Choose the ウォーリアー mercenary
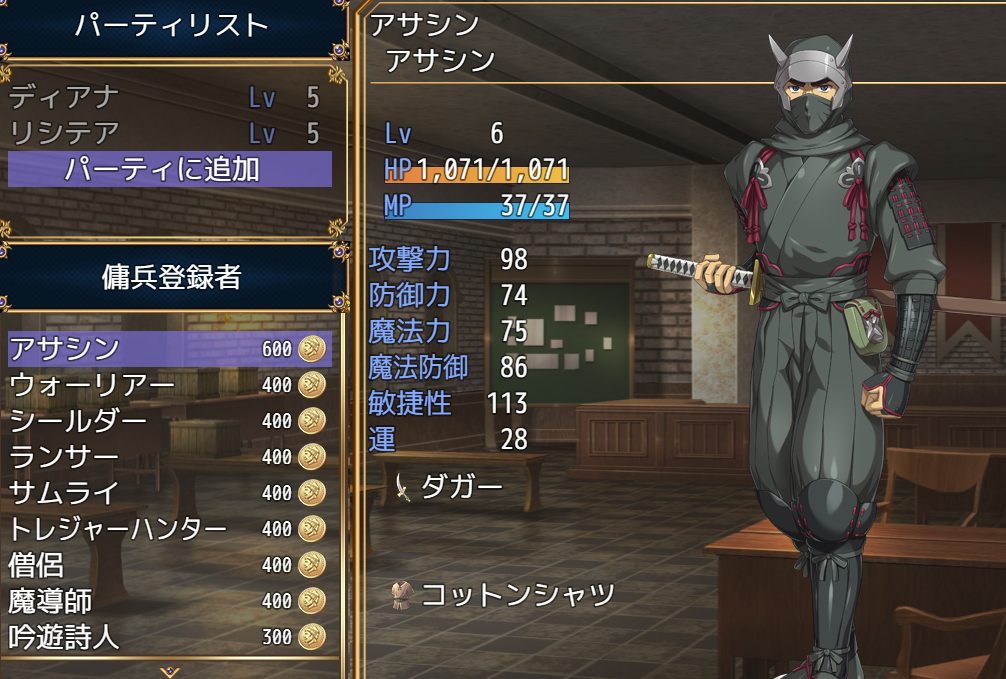The width and height of the screenshot is (1006, 679). tap(169, 385)
